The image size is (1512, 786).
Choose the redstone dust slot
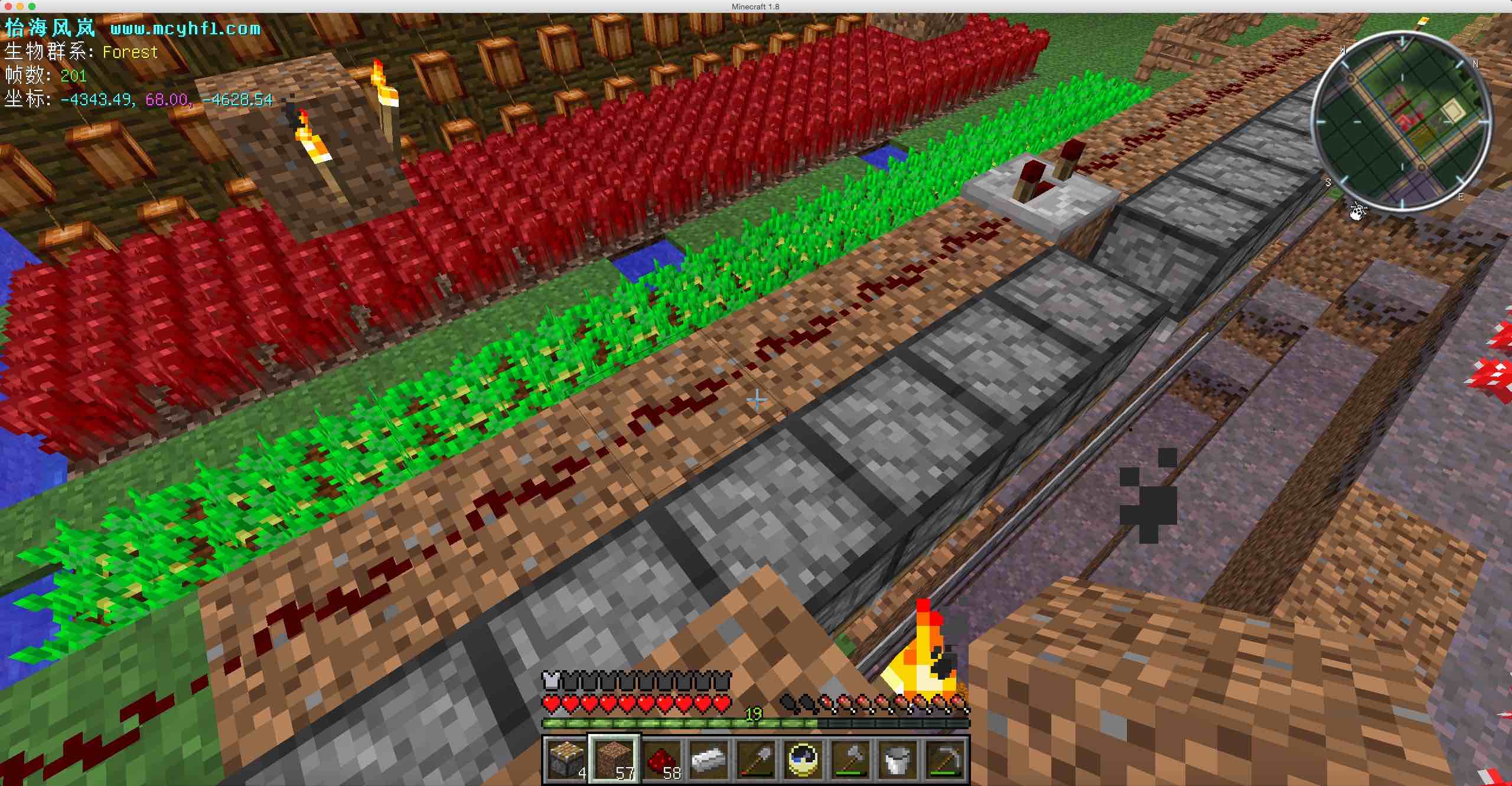point(661,759)
